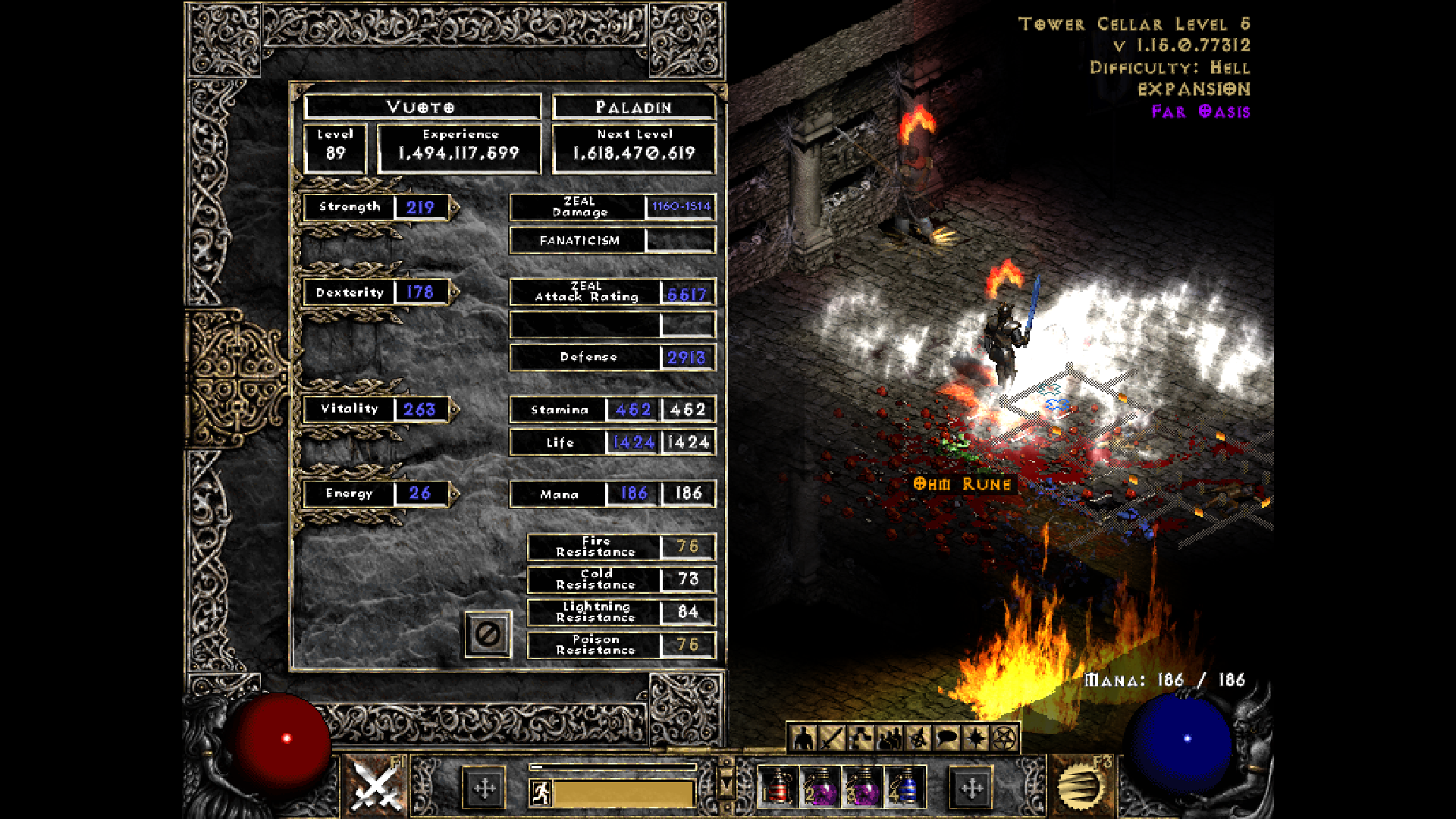This screenshot has width=1456, height=819.
Task: Open the chat speech-bubble icon
Action: (x=946, y=738)
